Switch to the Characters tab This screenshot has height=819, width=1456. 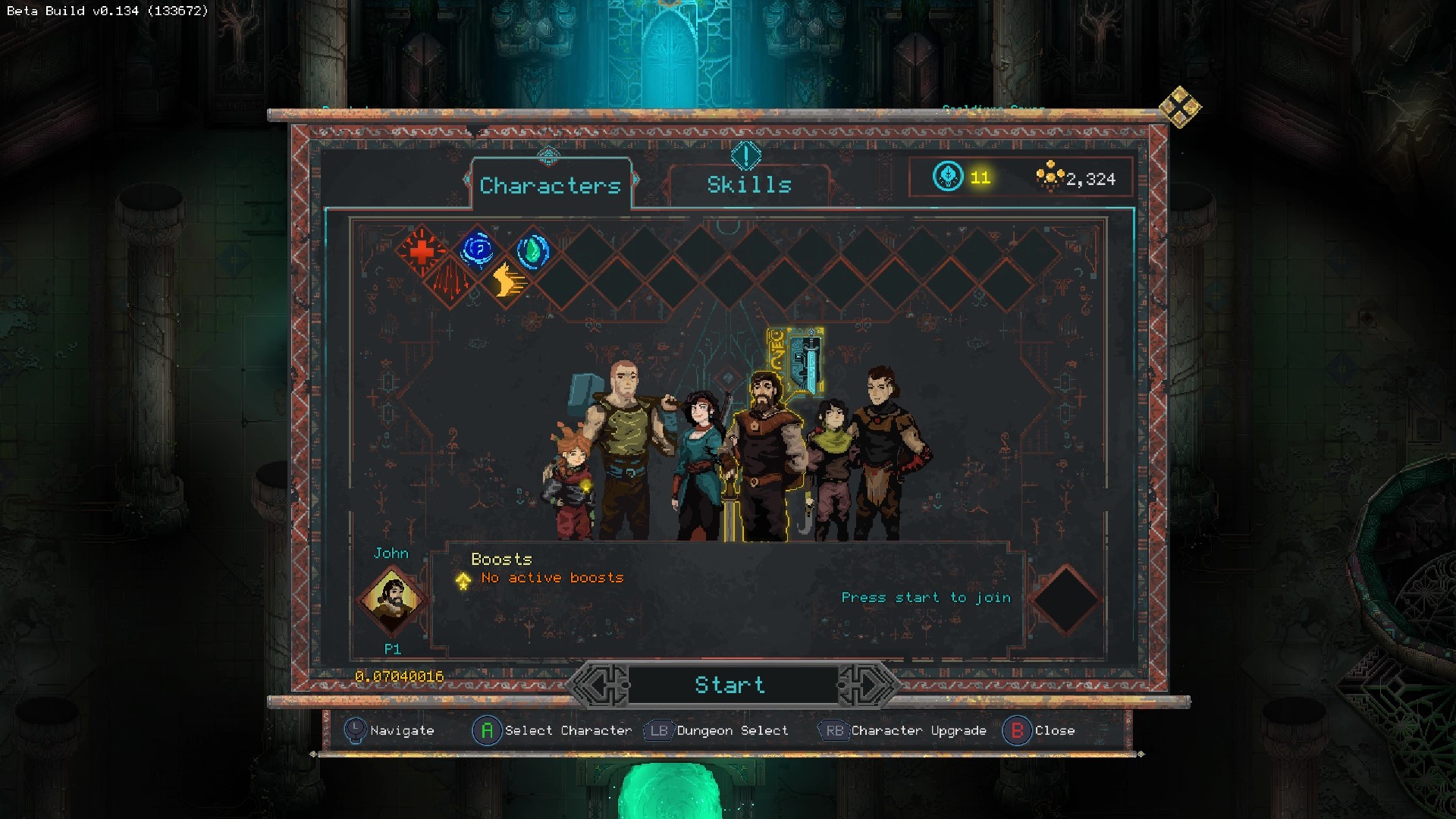point(550,185)
